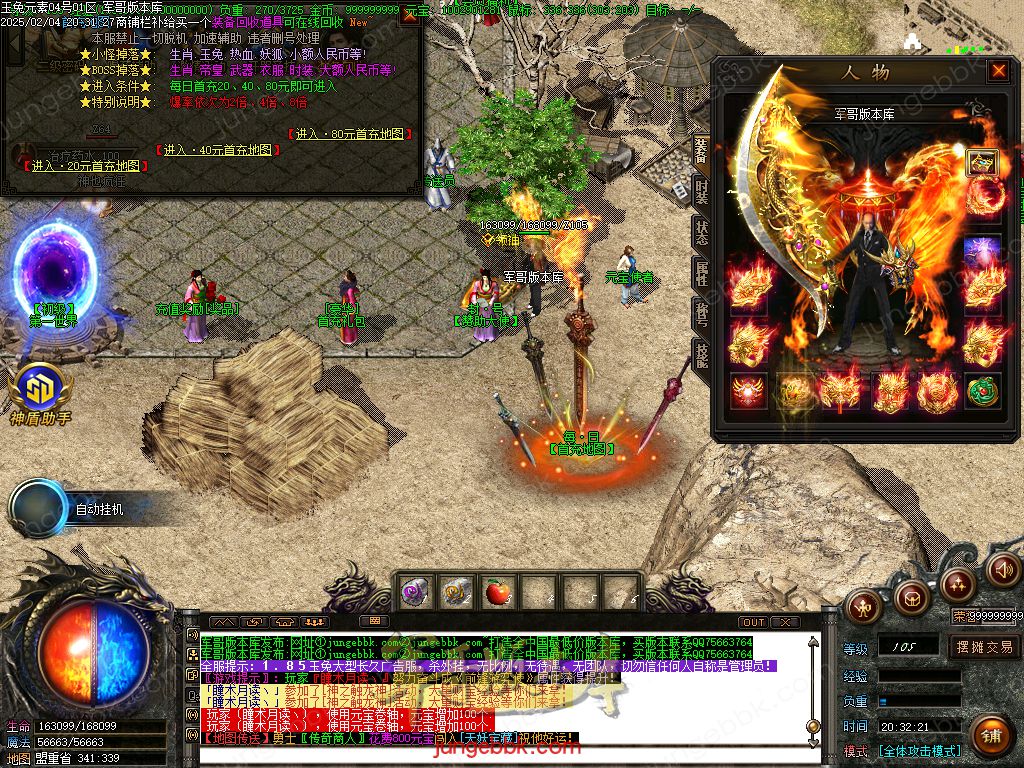Viewport: 1024px width, 768px height.
Task: Open the 摆摊交易 stall trade button
Action: tap(984, 646)
